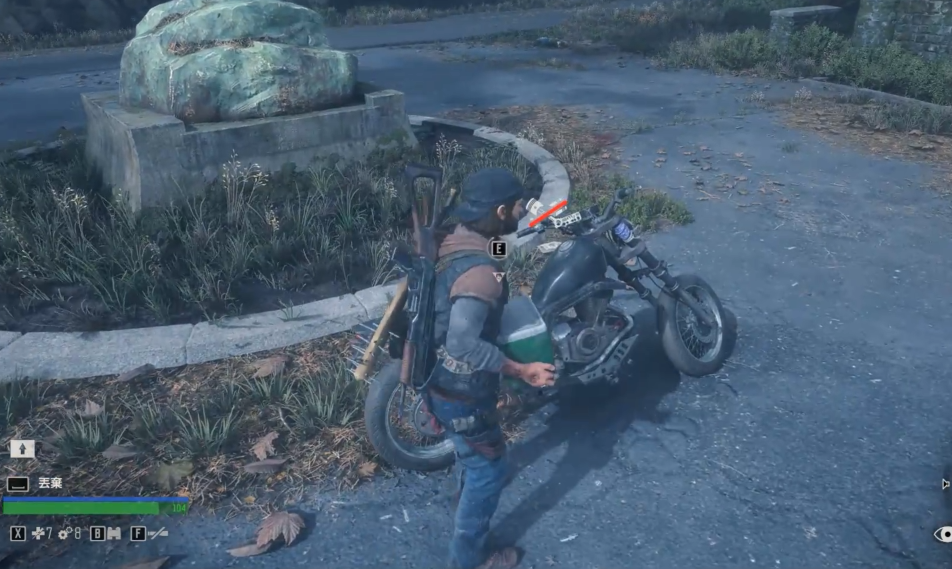Select the bandage healing item icon
Image resolution: width=952 pixels, height=569 pixels.
[x=38, y=534]
